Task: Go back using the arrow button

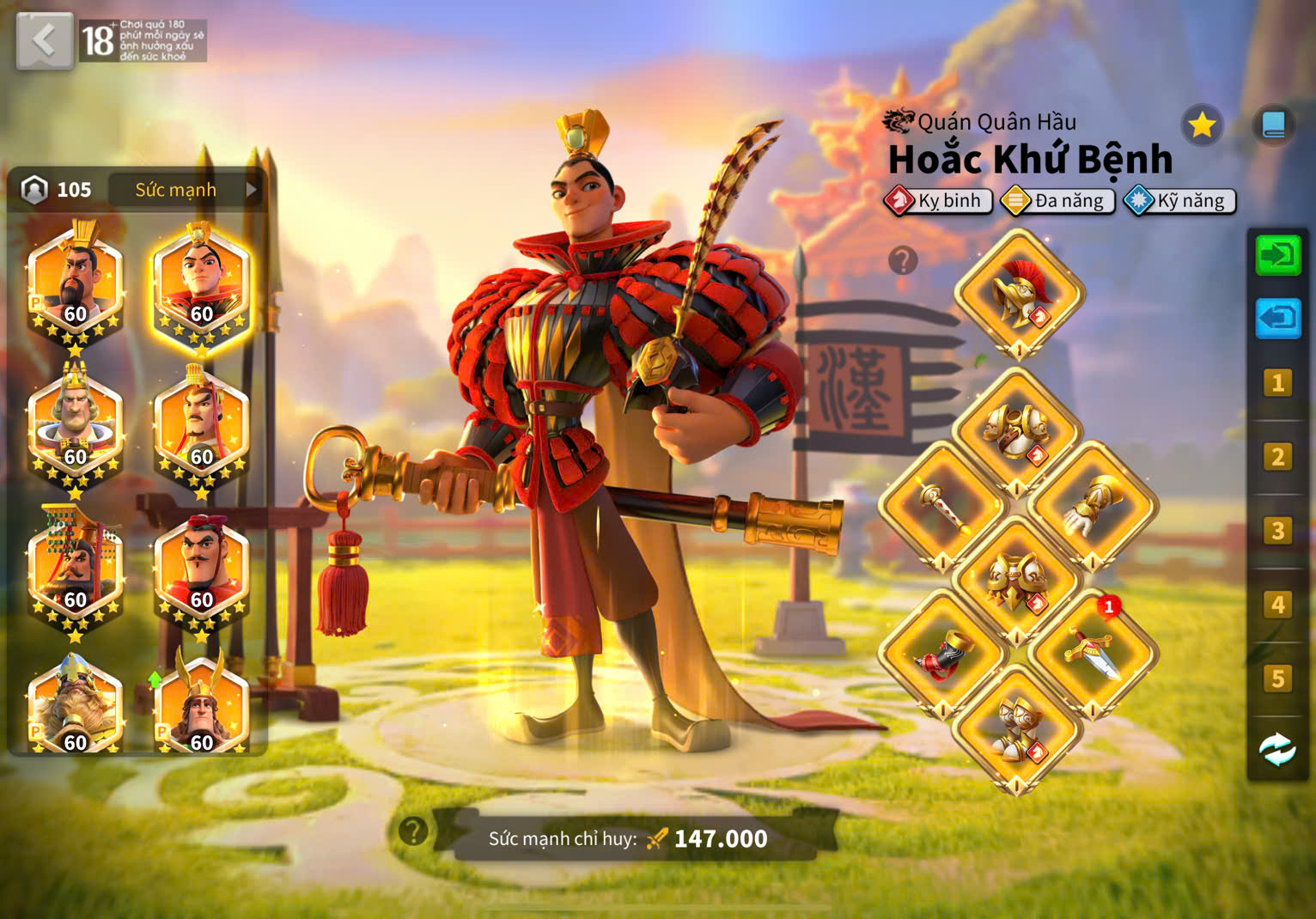Action: point(44,40)
